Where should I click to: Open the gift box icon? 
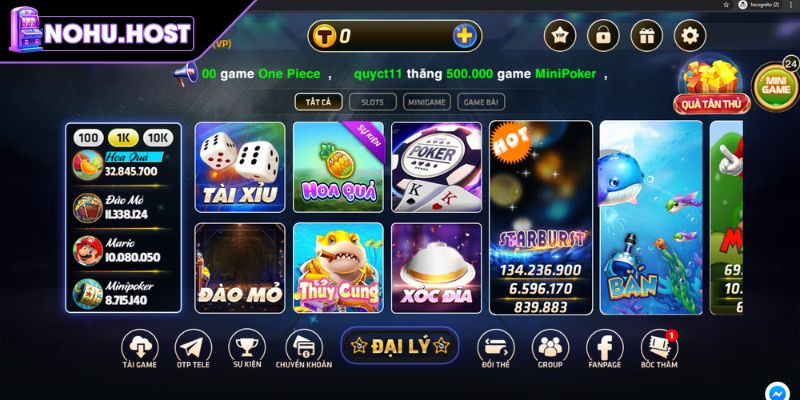pyautogui.click(x=646, y=36)
